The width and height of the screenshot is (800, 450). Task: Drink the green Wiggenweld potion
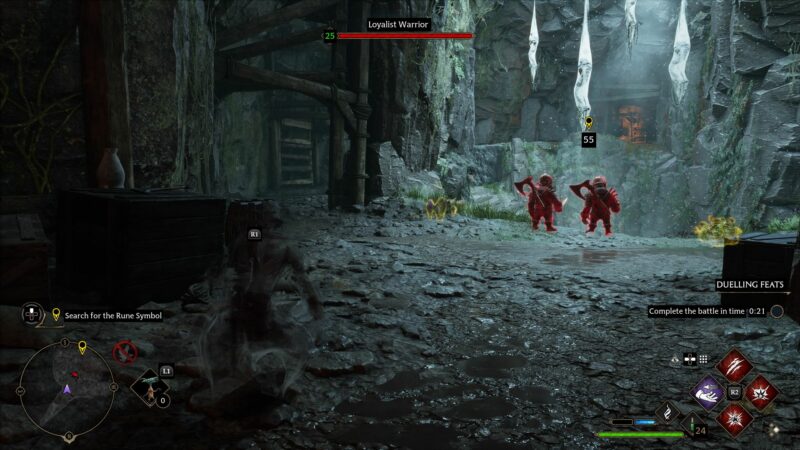688,424
